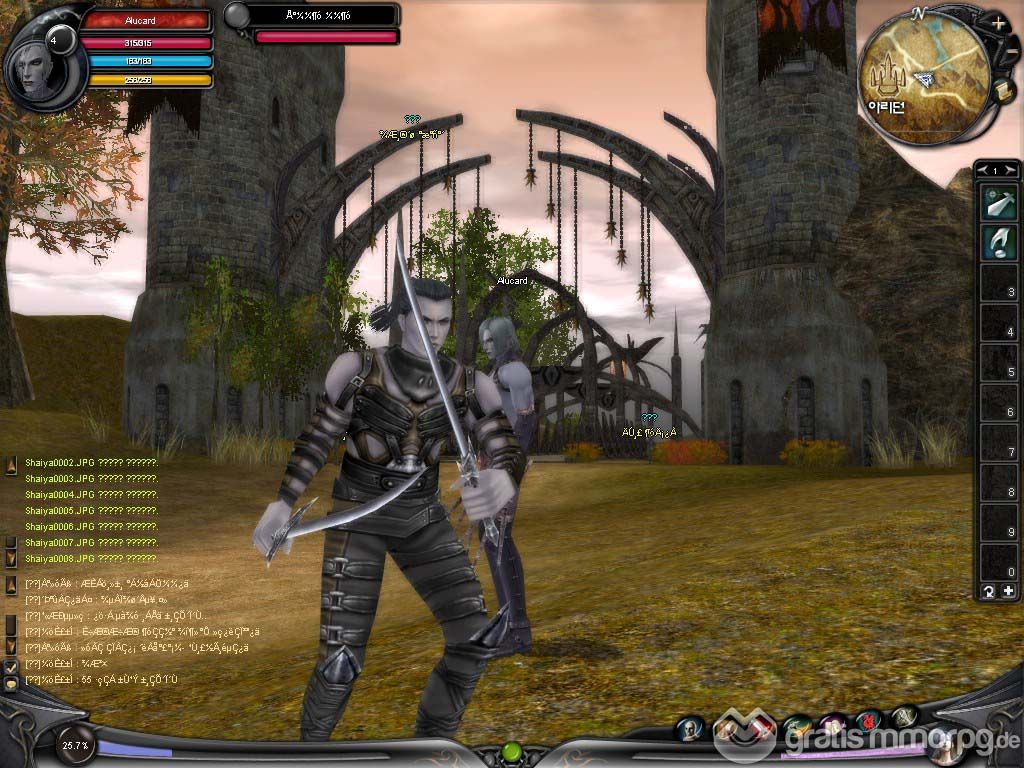This screenshot has width=1024, height=768.
Task: Click the green orb at the bottom center
Action: 511,751
